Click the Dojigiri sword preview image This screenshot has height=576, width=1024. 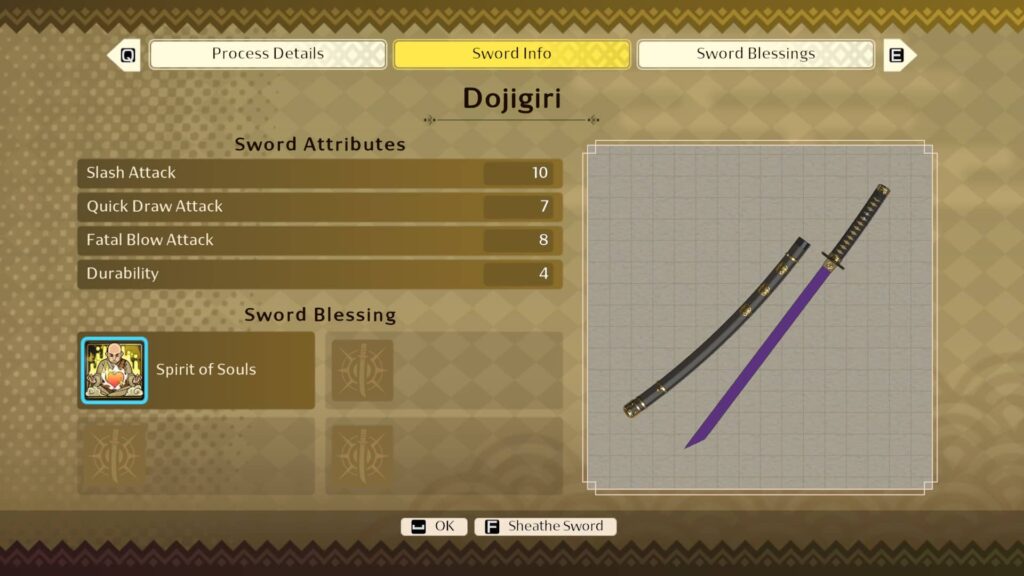pos(760,317)
